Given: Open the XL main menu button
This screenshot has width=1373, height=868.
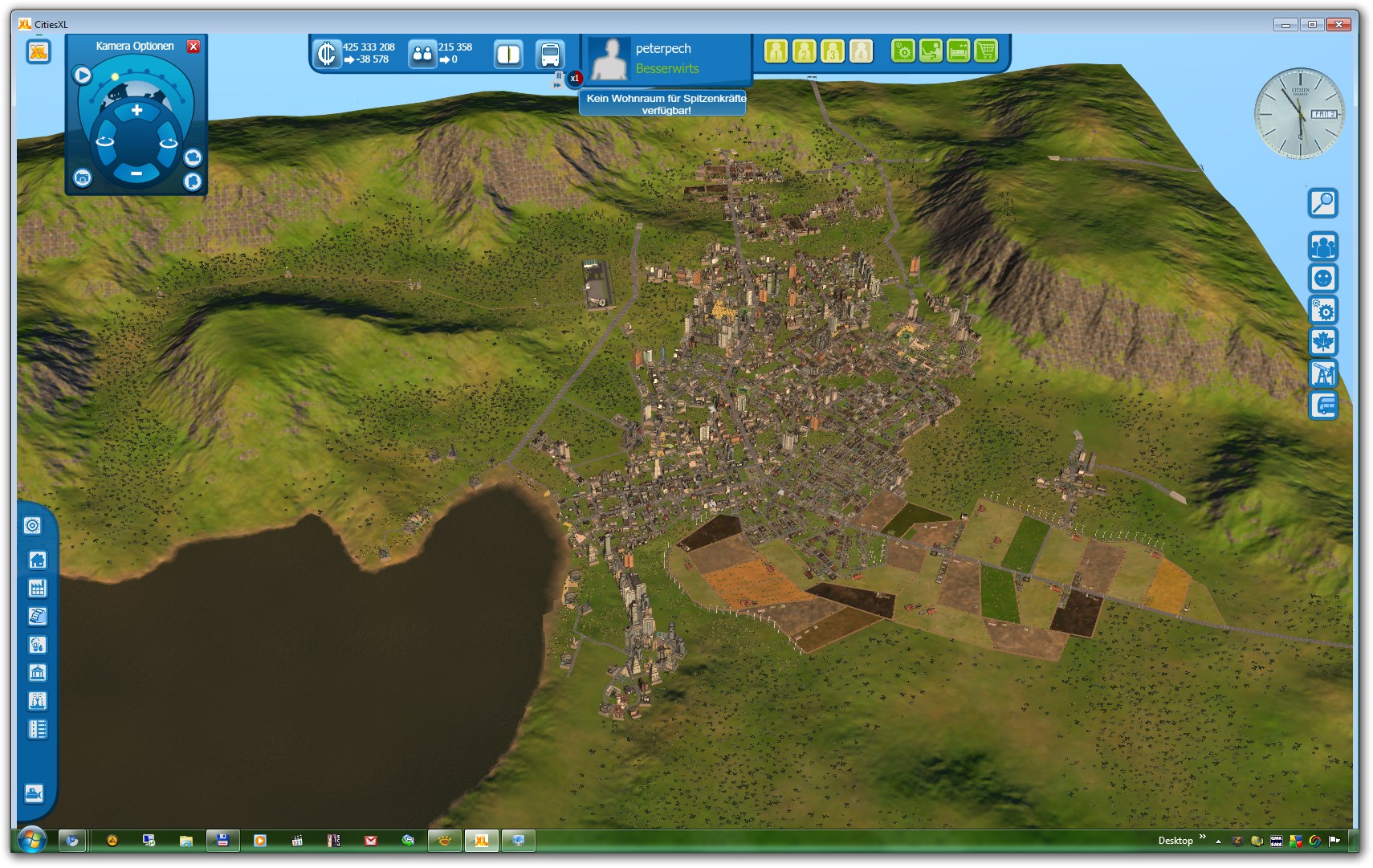Looking at the screenshot, I should coord(38,53).
